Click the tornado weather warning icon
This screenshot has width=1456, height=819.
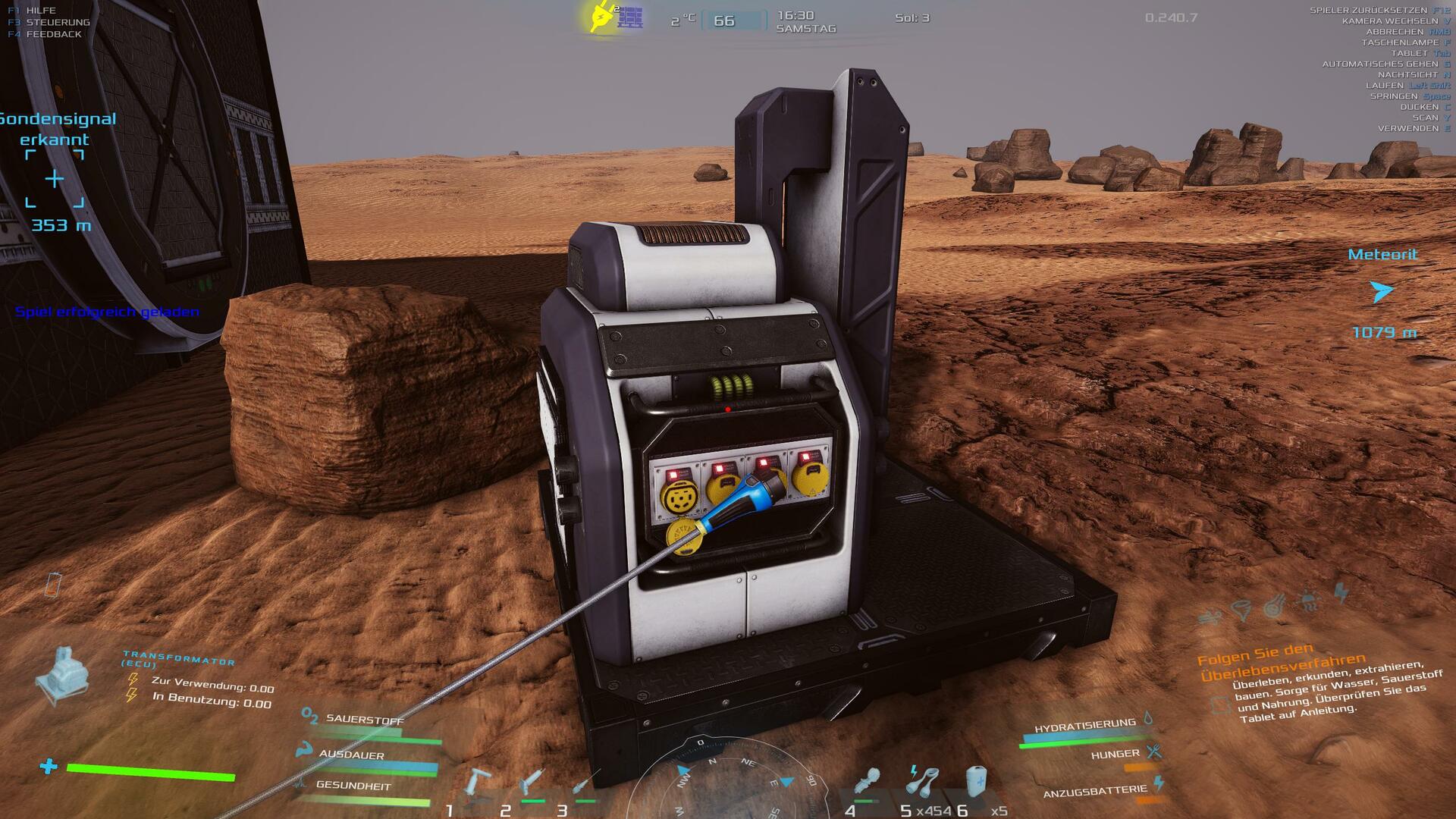pyautogui.click(x=1241, y=610)
